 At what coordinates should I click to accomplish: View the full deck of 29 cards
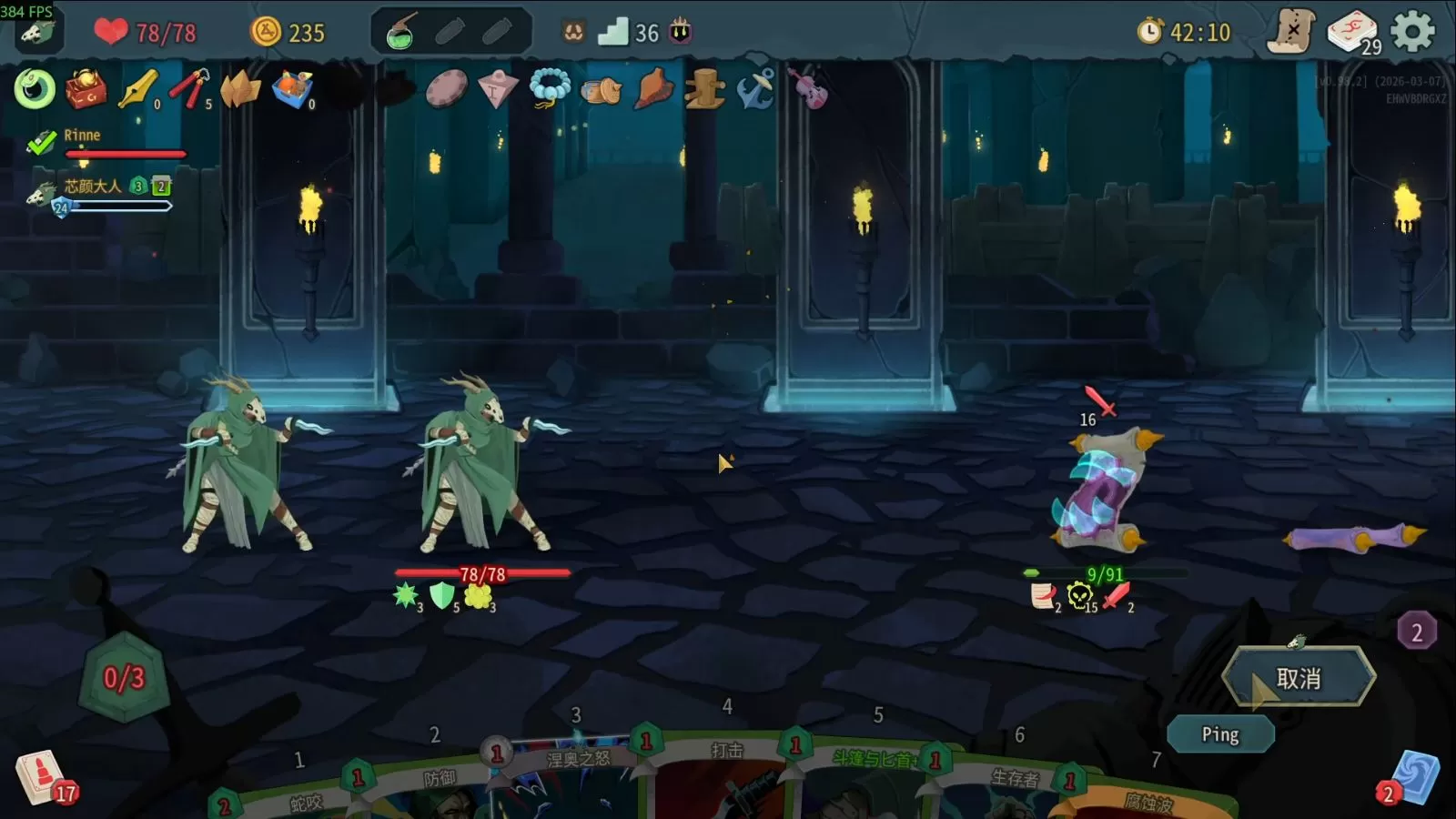tap(1352, 33)
